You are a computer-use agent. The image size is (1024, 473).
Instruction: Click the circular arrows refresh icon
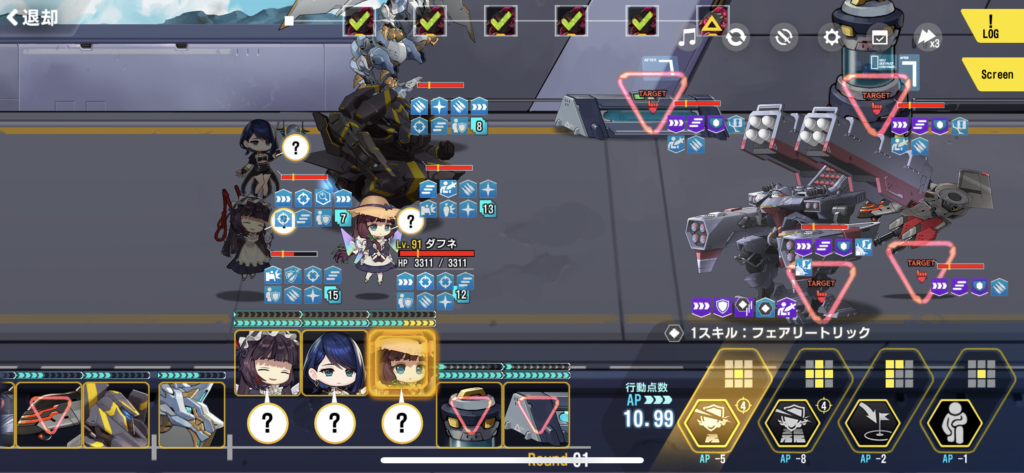pos(735,38)
